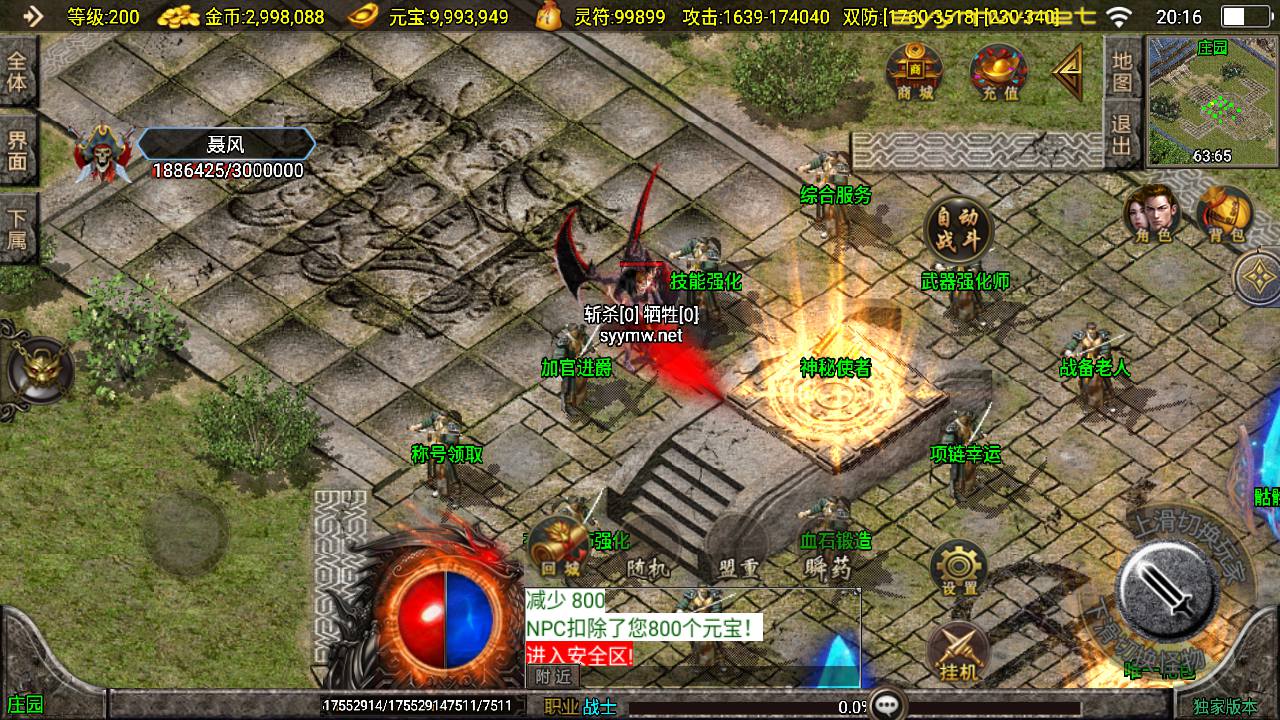The image size is (1280, 720).
Task: Open the 背包 bag inventory
Action: [1225, 213]
